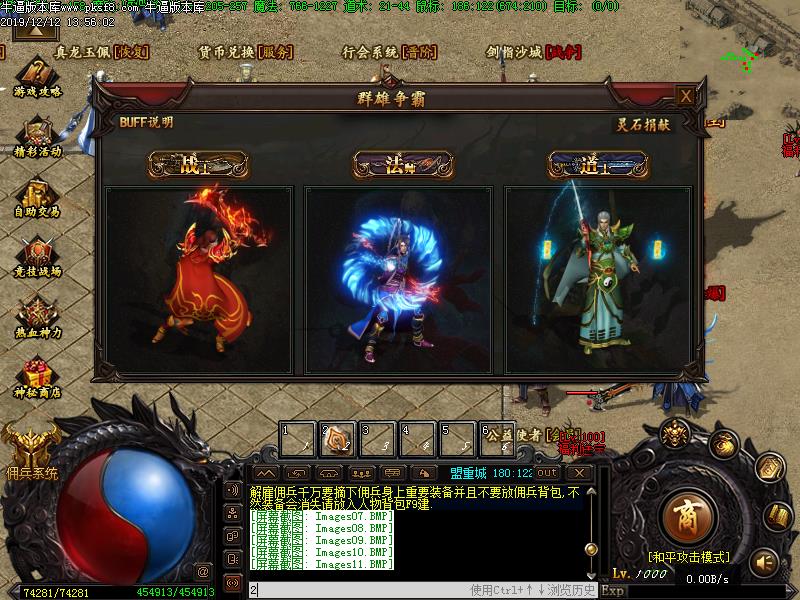The height and width of the screenshot is (600, 800).
Task: Open the 神秘商店 mystery shop
Action: point(38,375)
